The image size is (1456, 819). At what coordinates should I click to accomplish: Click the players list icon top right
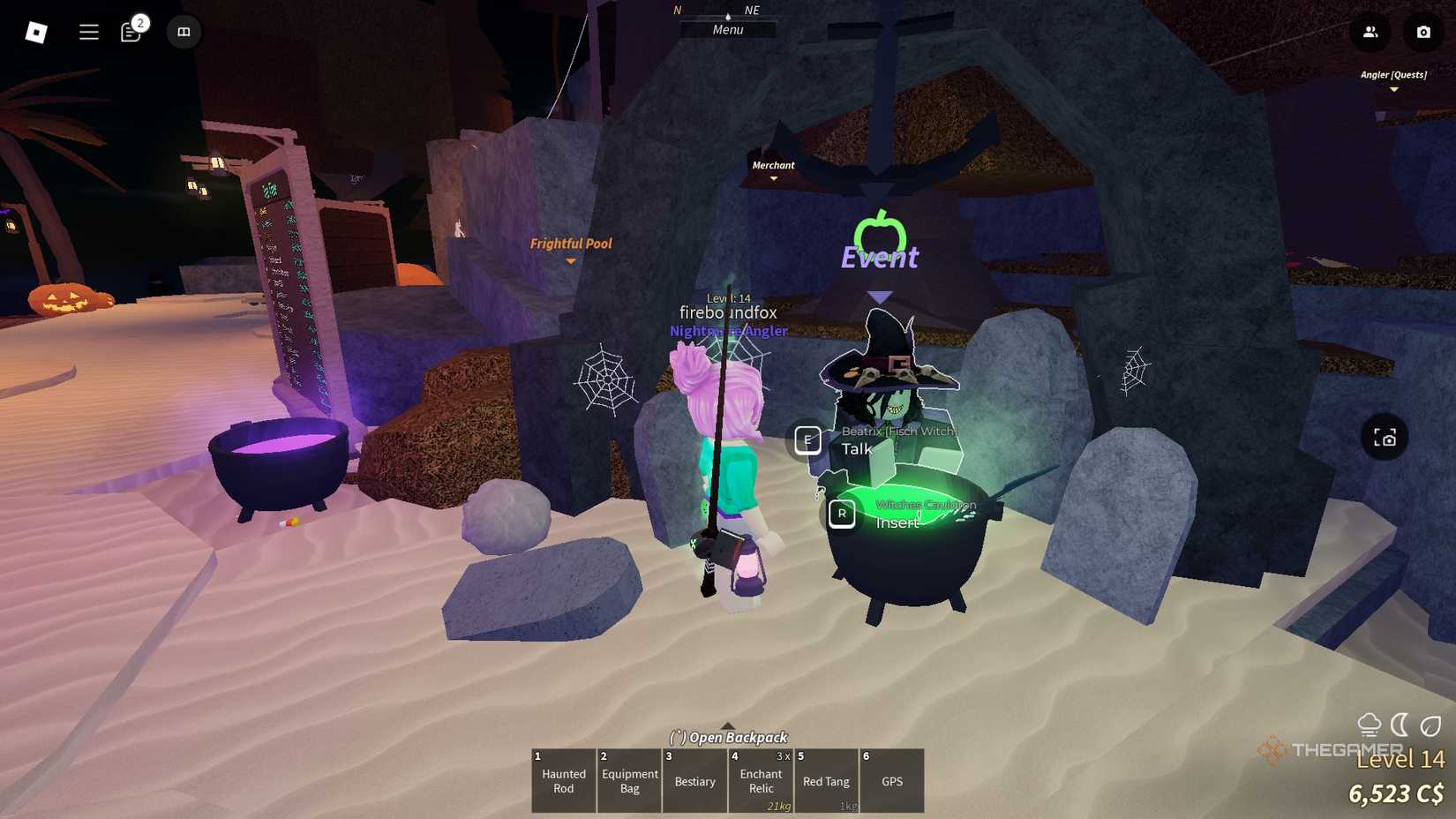(x=1370, y=32)
